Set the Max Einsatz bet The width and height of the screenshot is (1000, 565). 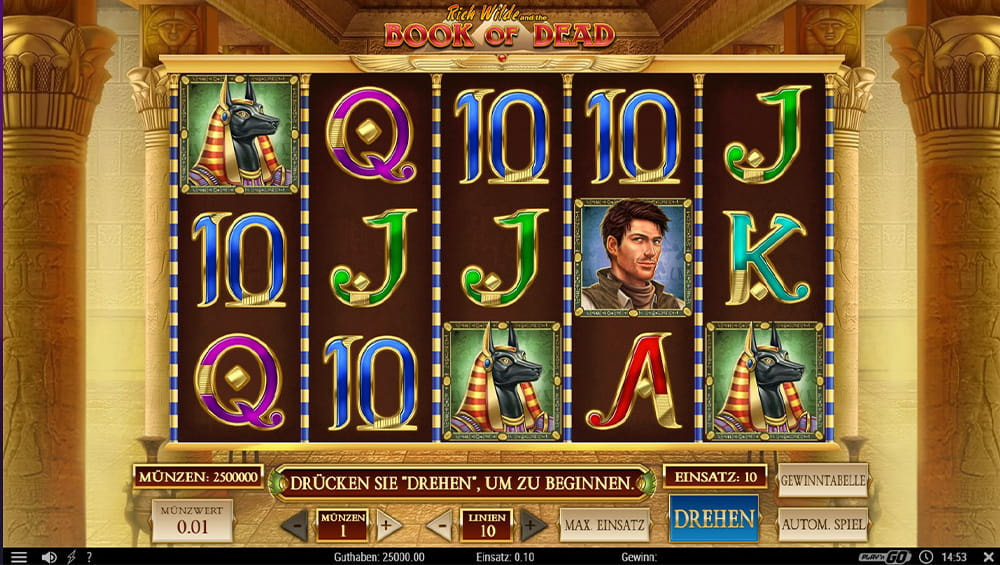pos(604,524)
